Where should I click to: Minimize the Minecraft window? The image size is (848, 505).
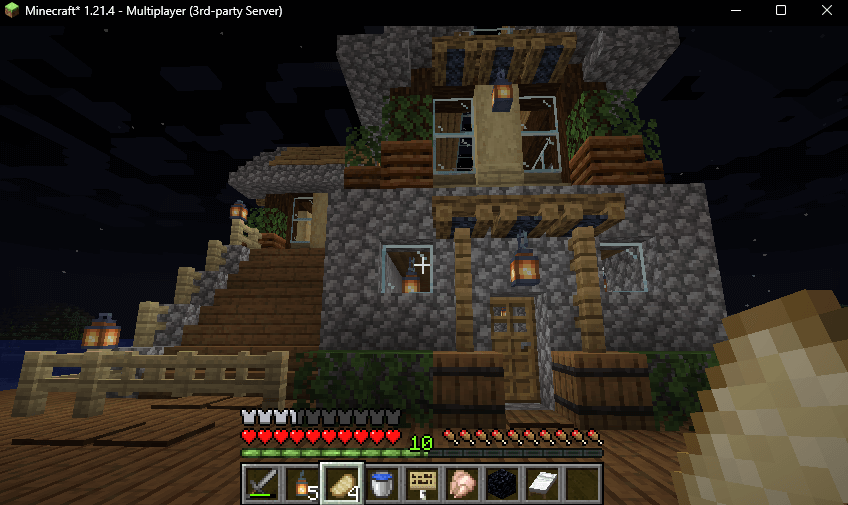coord(735,11)
